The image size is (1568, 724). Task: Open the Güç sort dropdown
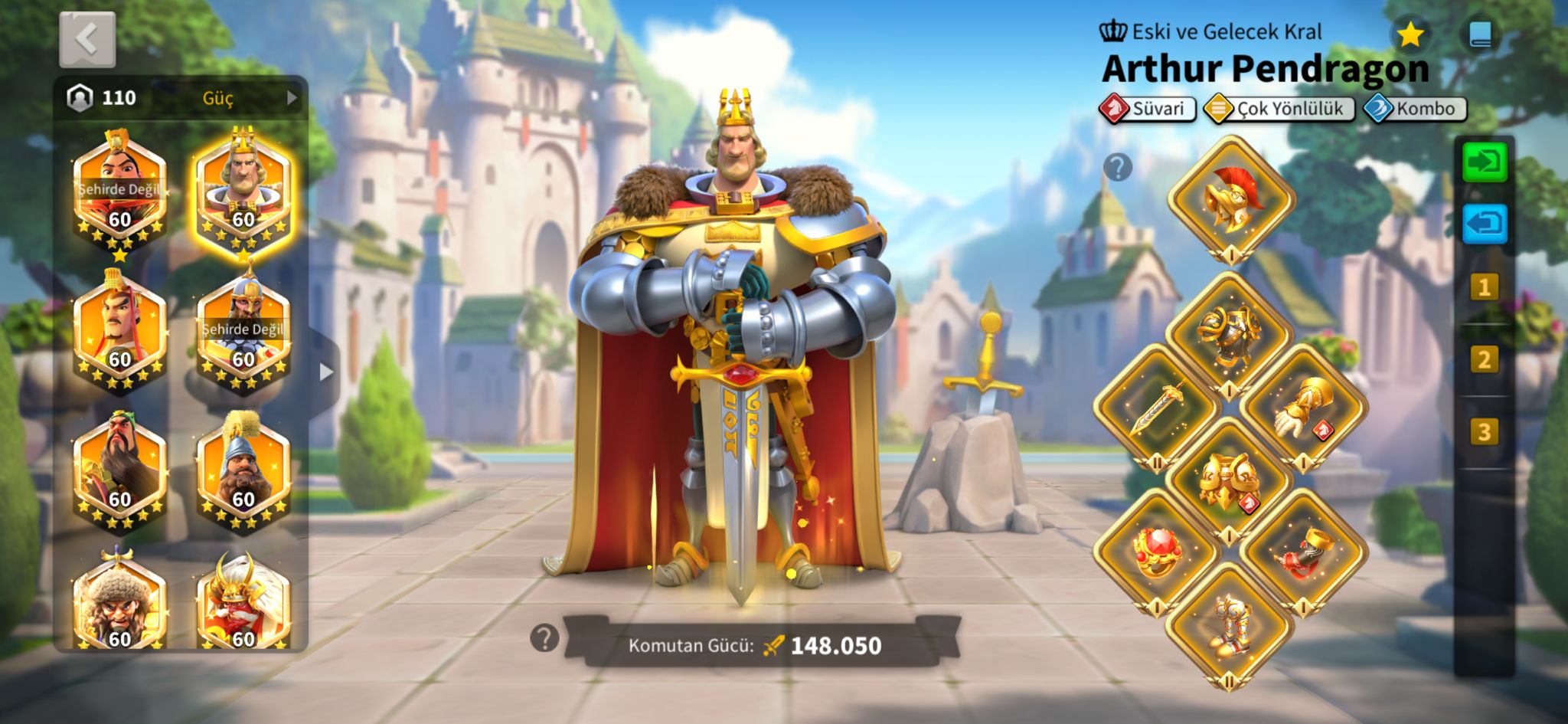point(230,98)
